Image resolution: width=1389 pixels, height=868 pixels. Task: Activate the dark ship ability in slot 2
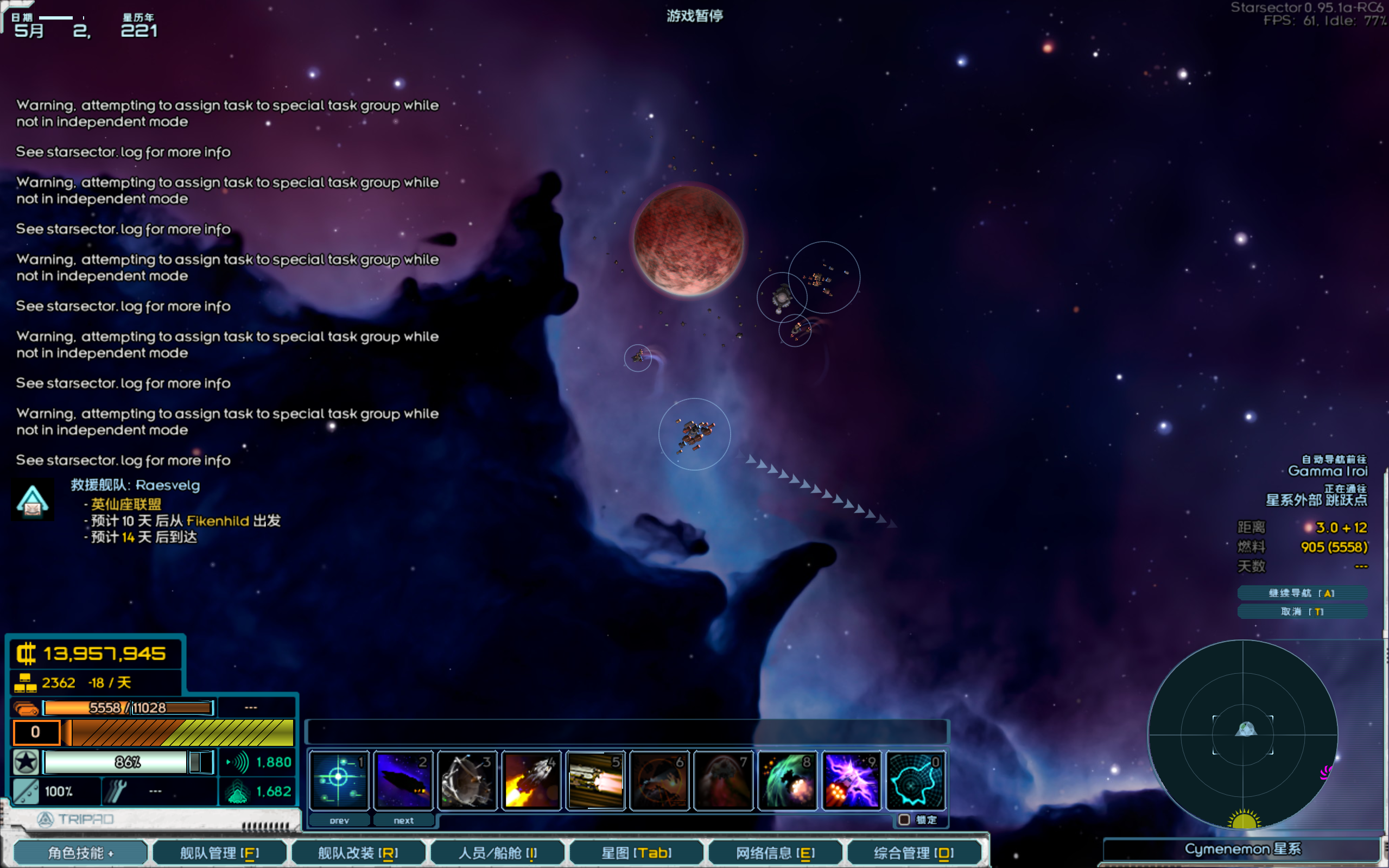pyautogui.click(x=403, y=780)
